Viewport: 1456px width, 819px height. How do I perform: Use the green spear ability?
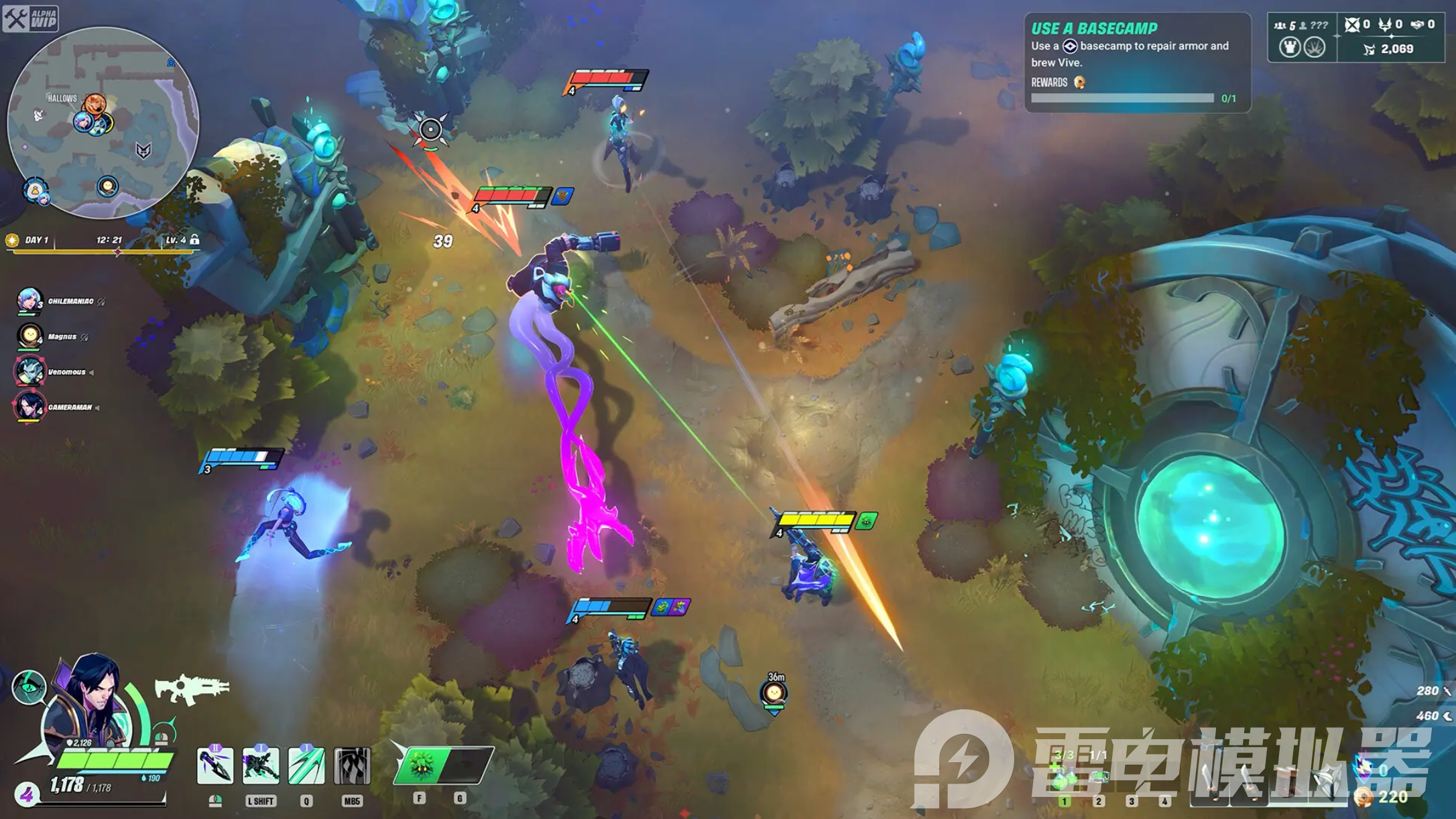coord(306,766)
